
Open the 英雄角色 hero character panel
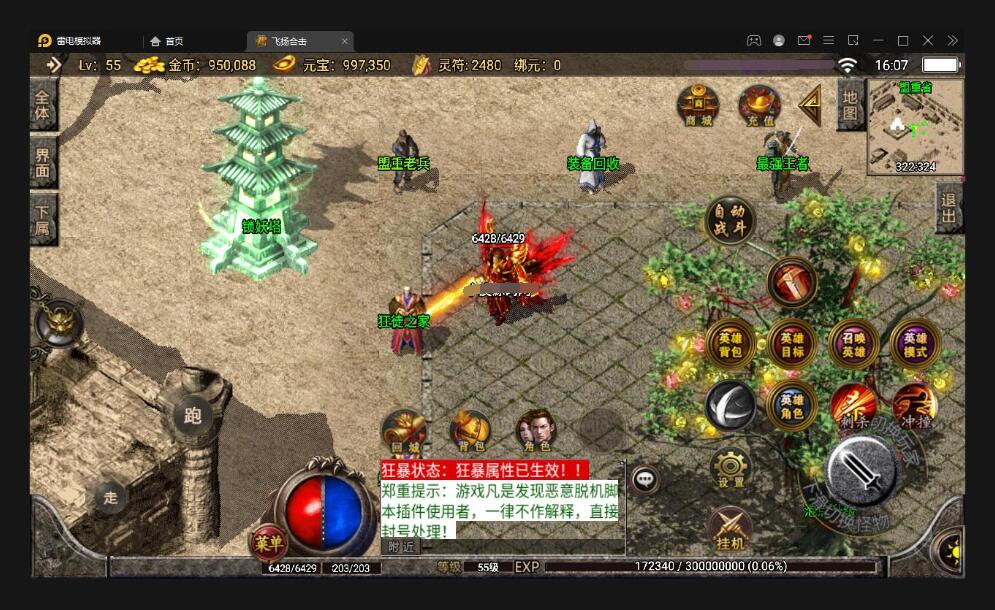click(x=792, y=406)
